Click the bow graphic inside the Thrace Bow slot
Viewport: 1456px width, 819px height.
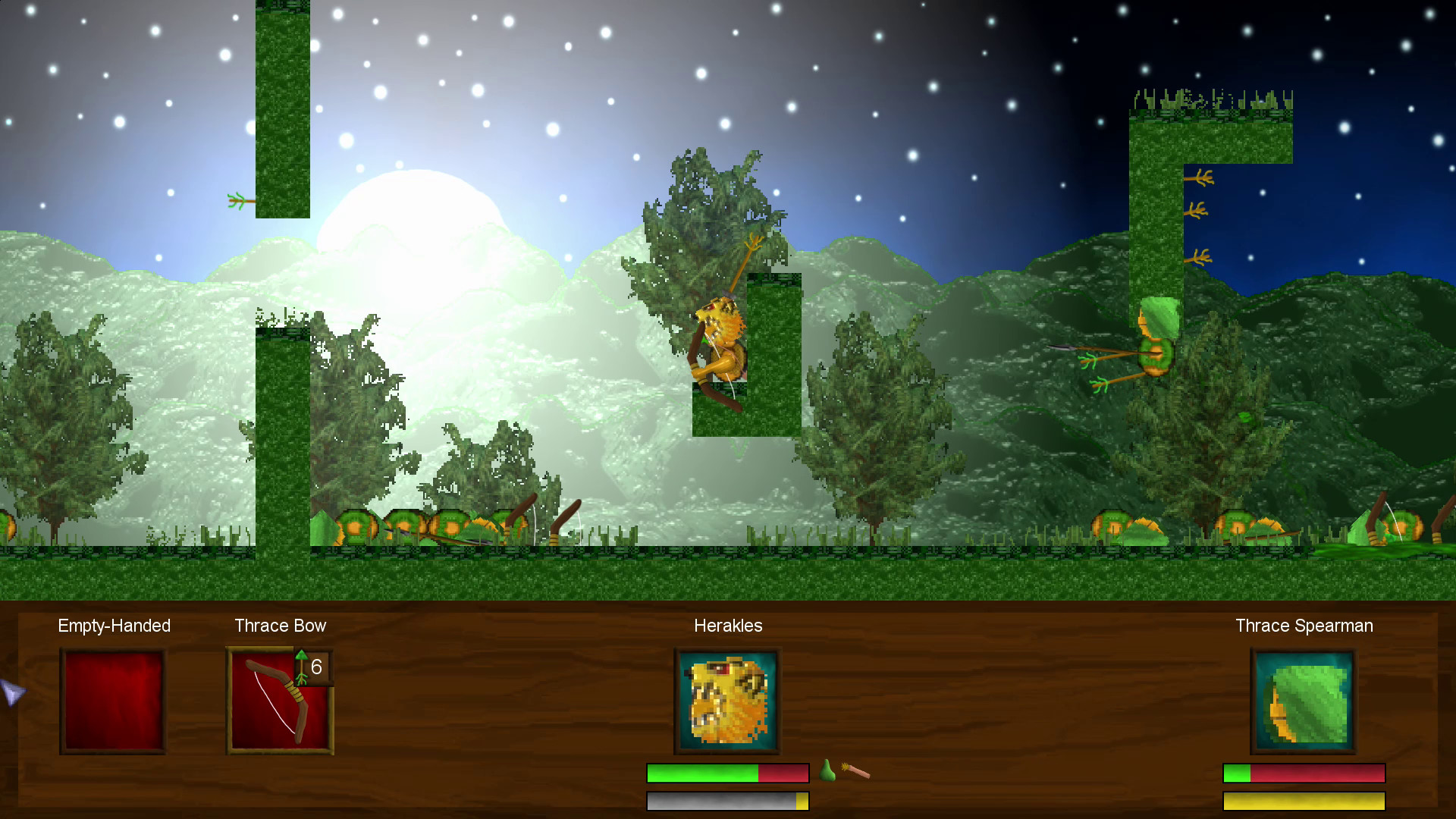[273, 705]
